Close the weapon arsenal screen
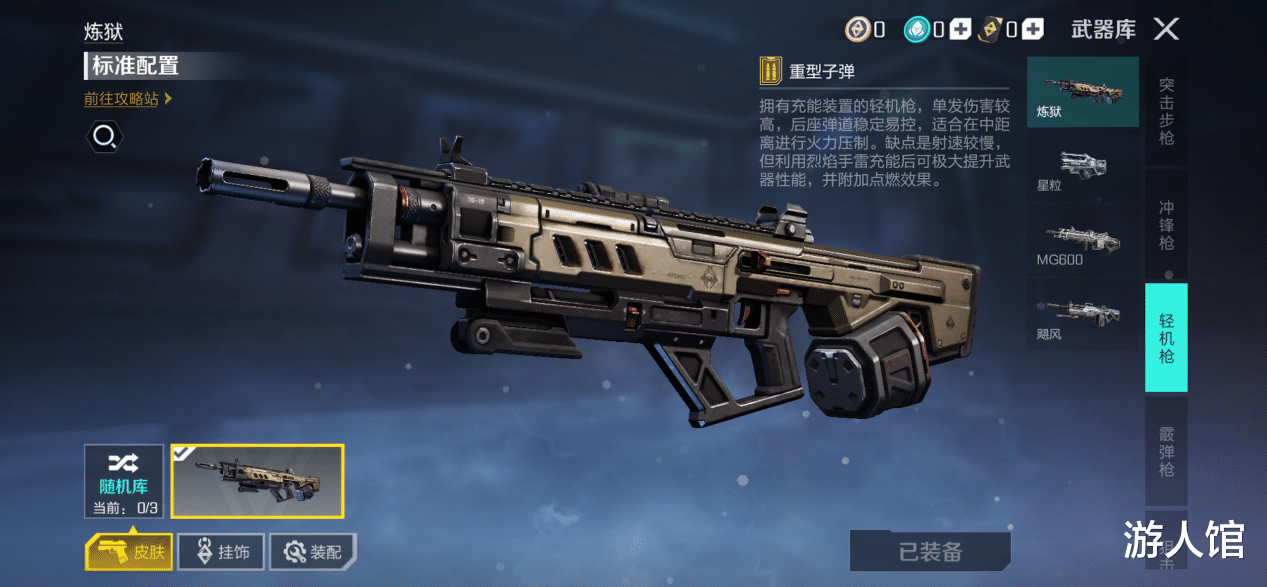 tap(1166, 29)
